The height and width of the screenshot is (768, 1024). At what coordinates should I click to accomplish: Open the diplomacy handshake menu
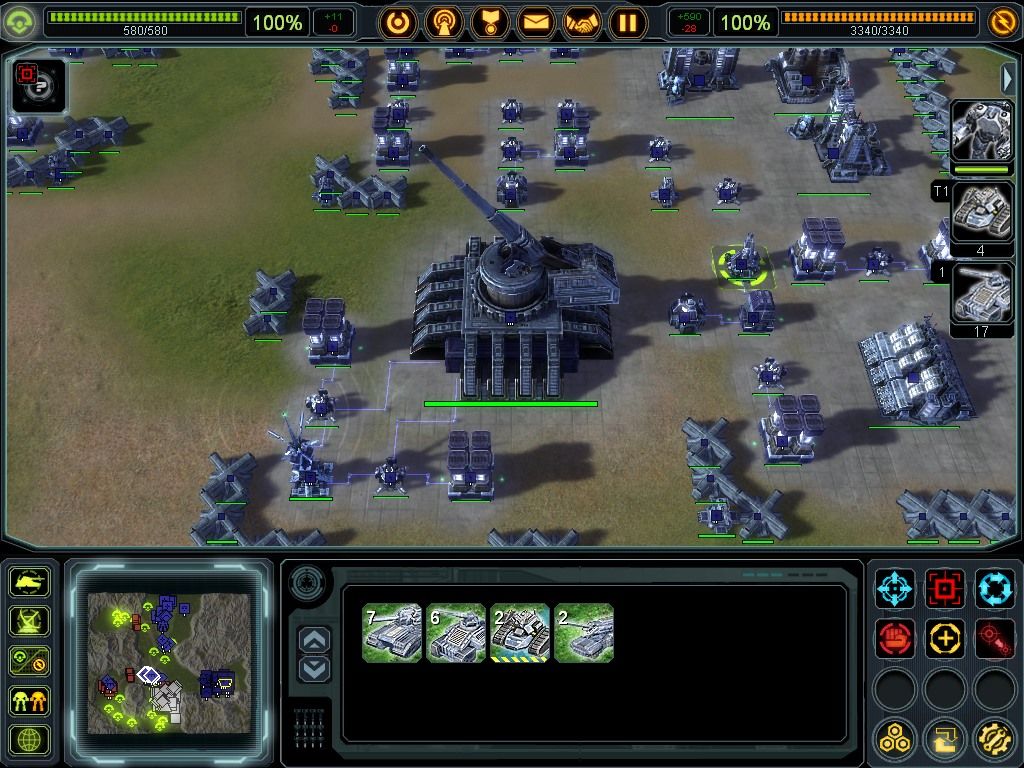tap(581, 21)
